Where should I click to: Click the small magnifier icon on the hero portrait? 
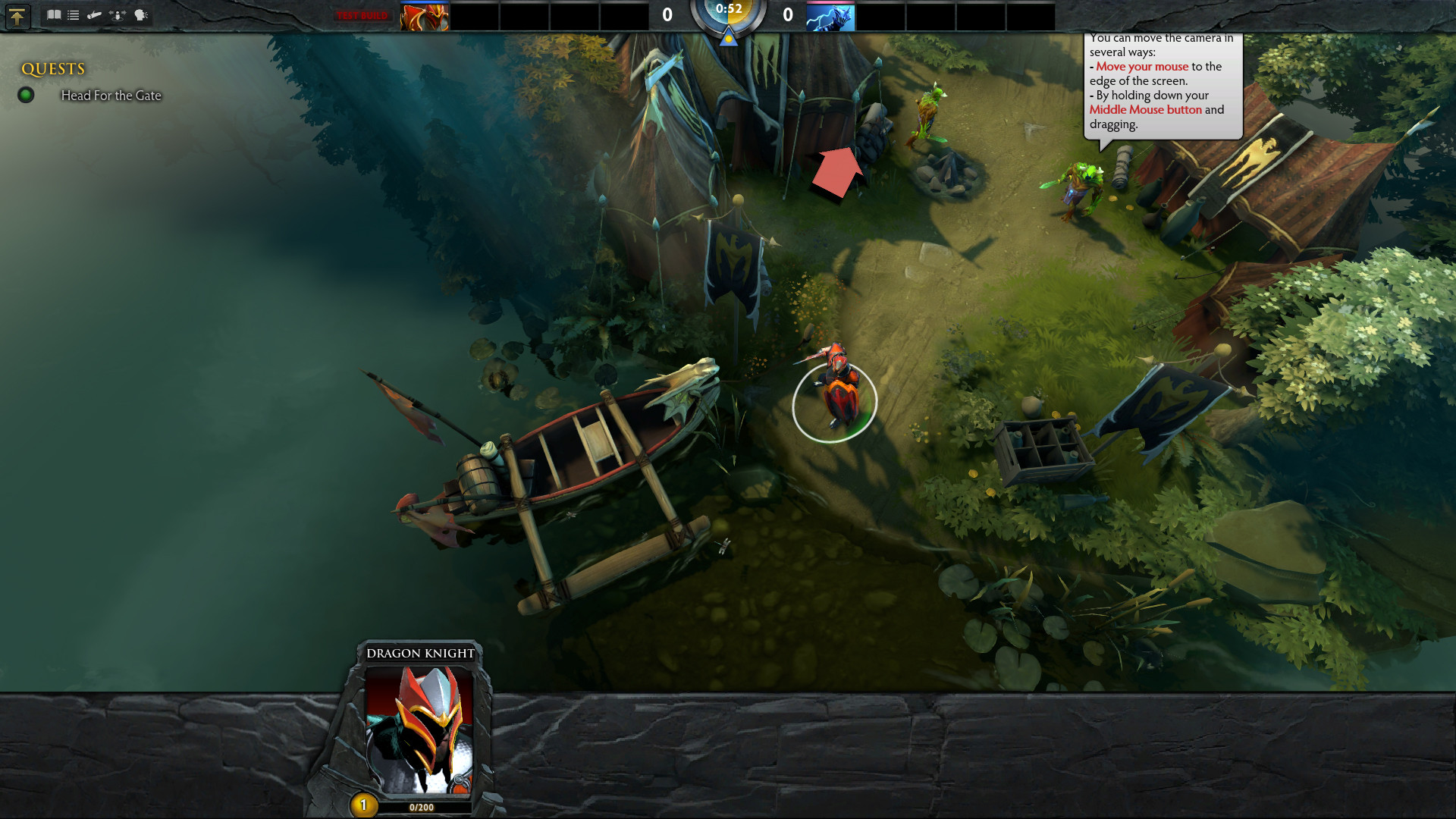pyautogui.click(x=460, y=780)
